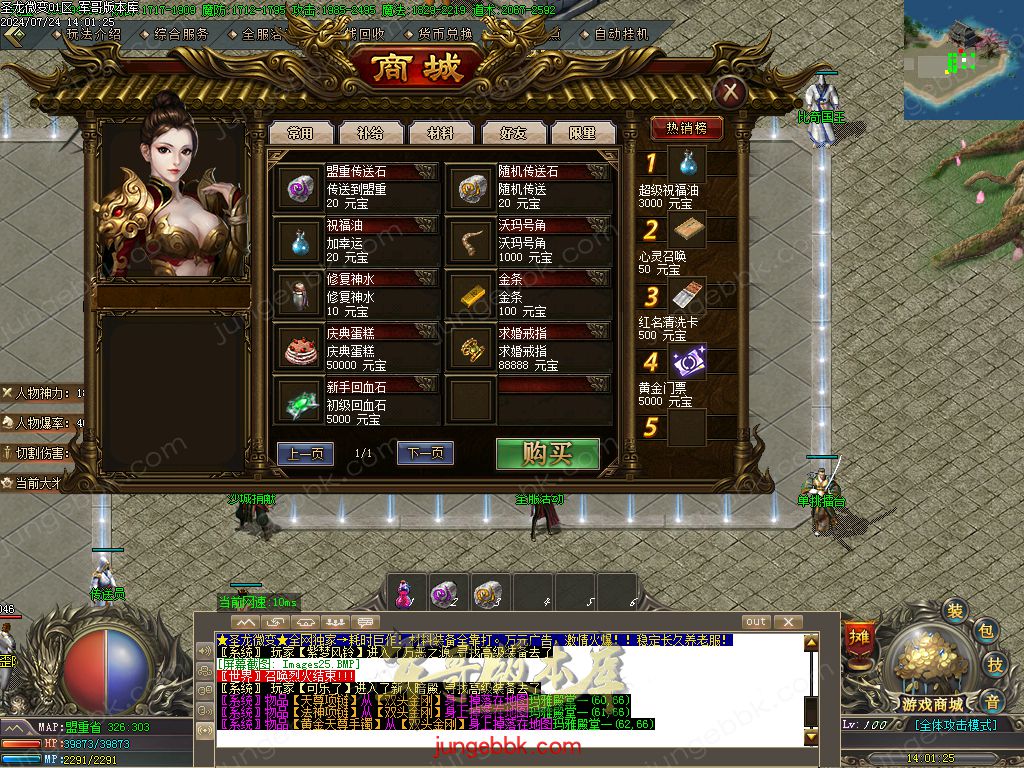Go back with the 上一页 button

click(x=305, y=454)
